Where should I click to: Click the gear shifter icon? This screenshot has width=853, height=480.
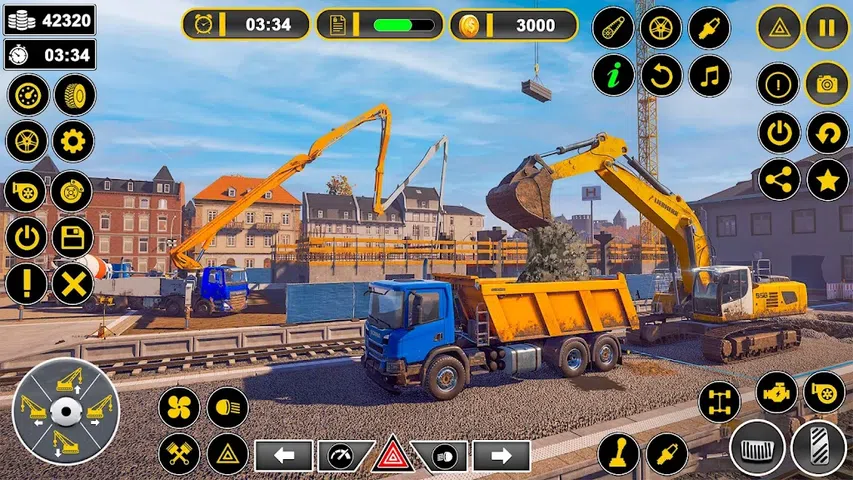tap(618, 453)
